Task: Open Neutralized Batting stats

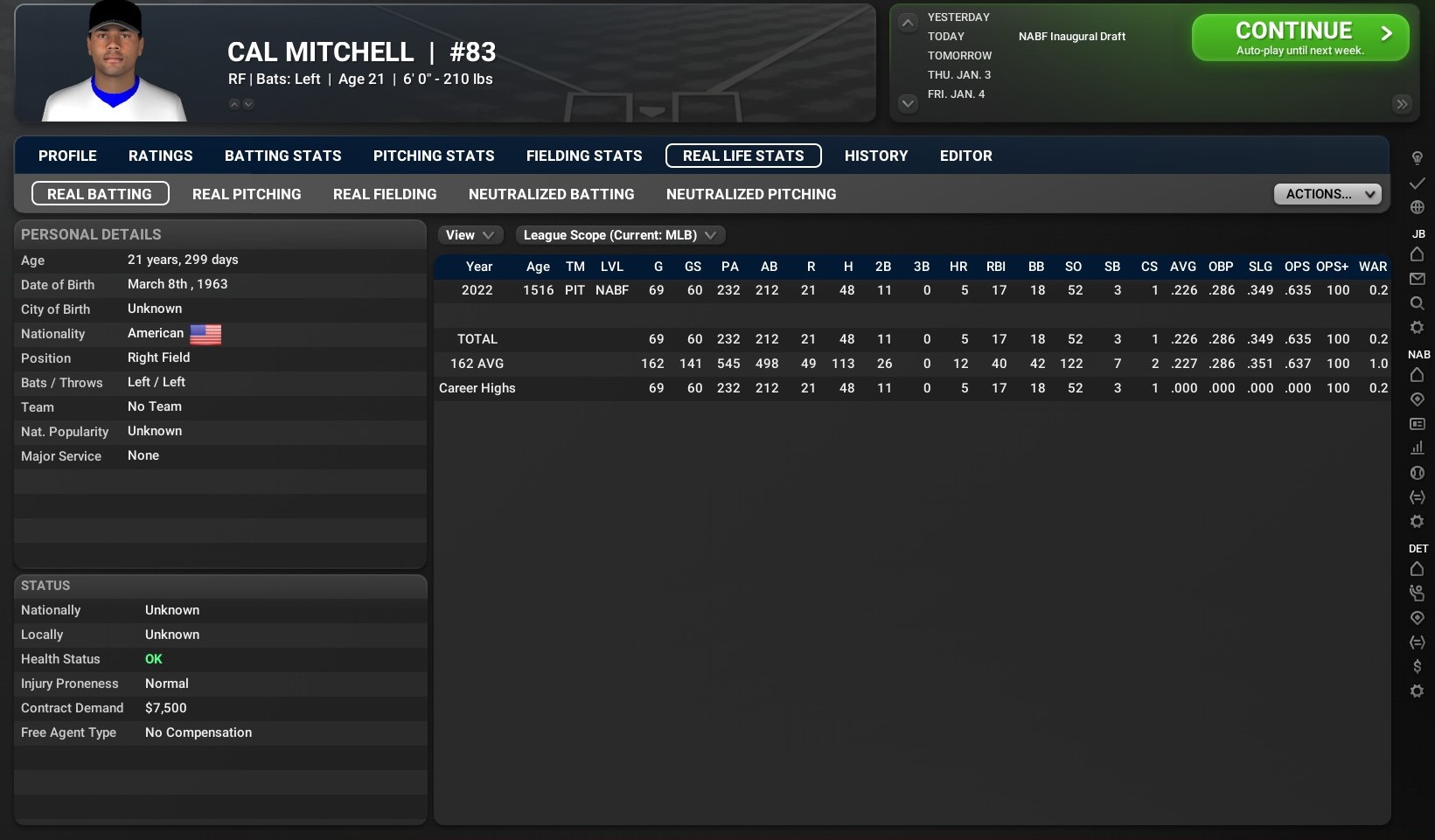Action: click(551, 194)
